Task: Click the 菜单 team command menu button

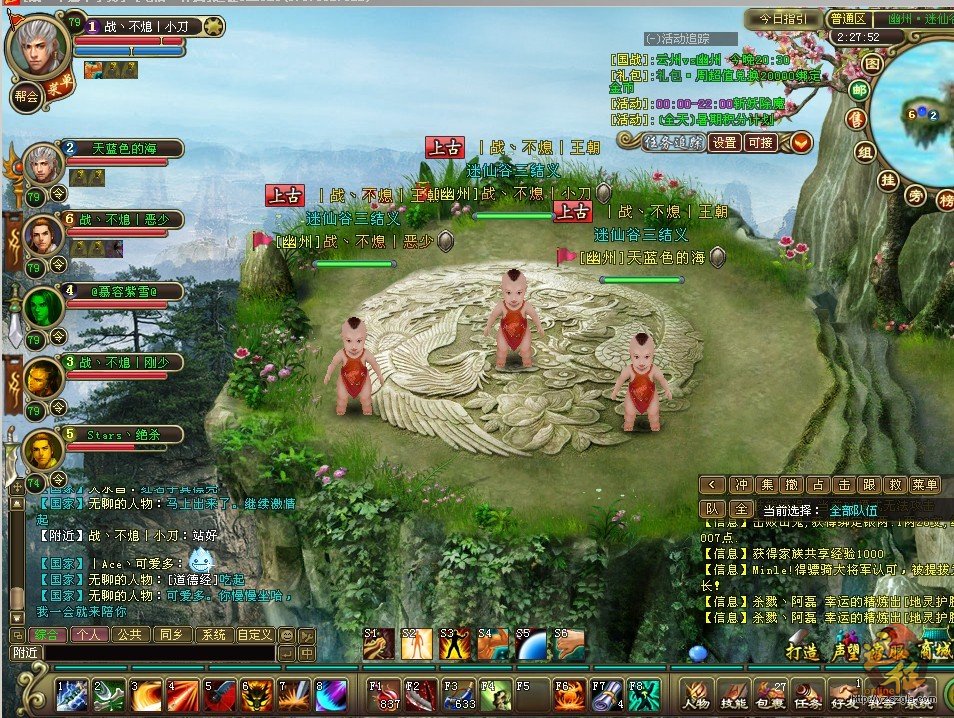Action: tap(925, 485)
